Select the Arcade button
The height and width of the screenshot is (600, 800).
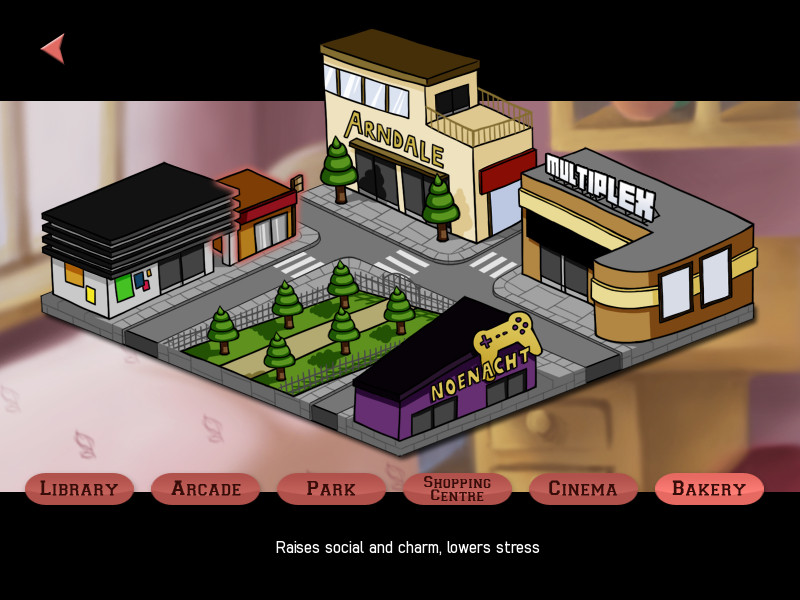click(x=205, y=489)
